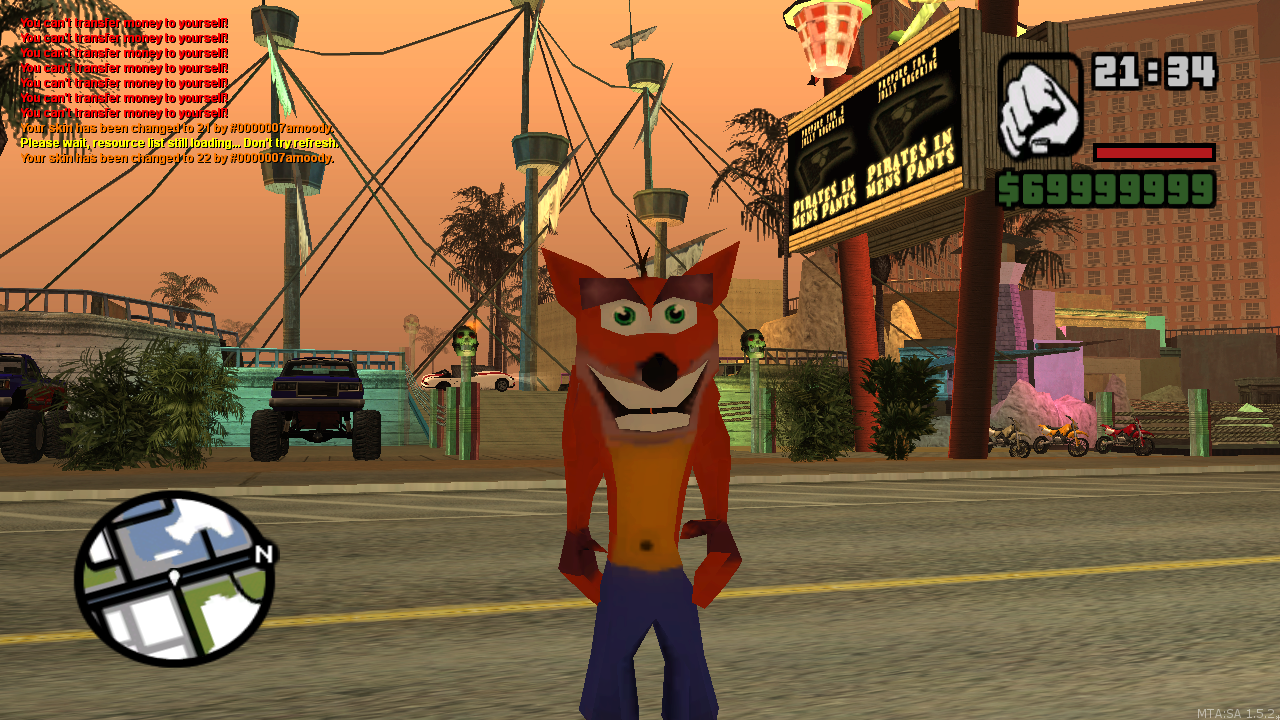This screenshot has height=720, width=1280.
Task: Click the circular radar minimap
Action: (x=174, y=578)
